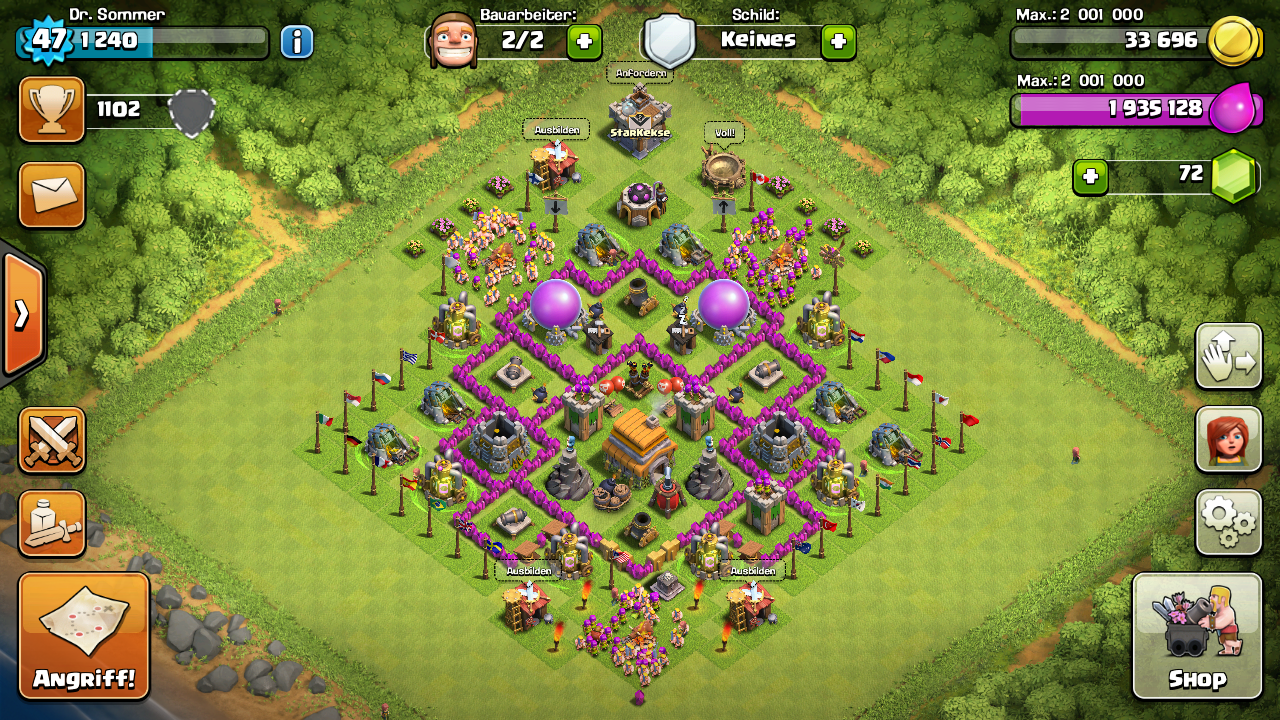
Task: Open the red-haired villager portrait button
Action: (1228, 439)
